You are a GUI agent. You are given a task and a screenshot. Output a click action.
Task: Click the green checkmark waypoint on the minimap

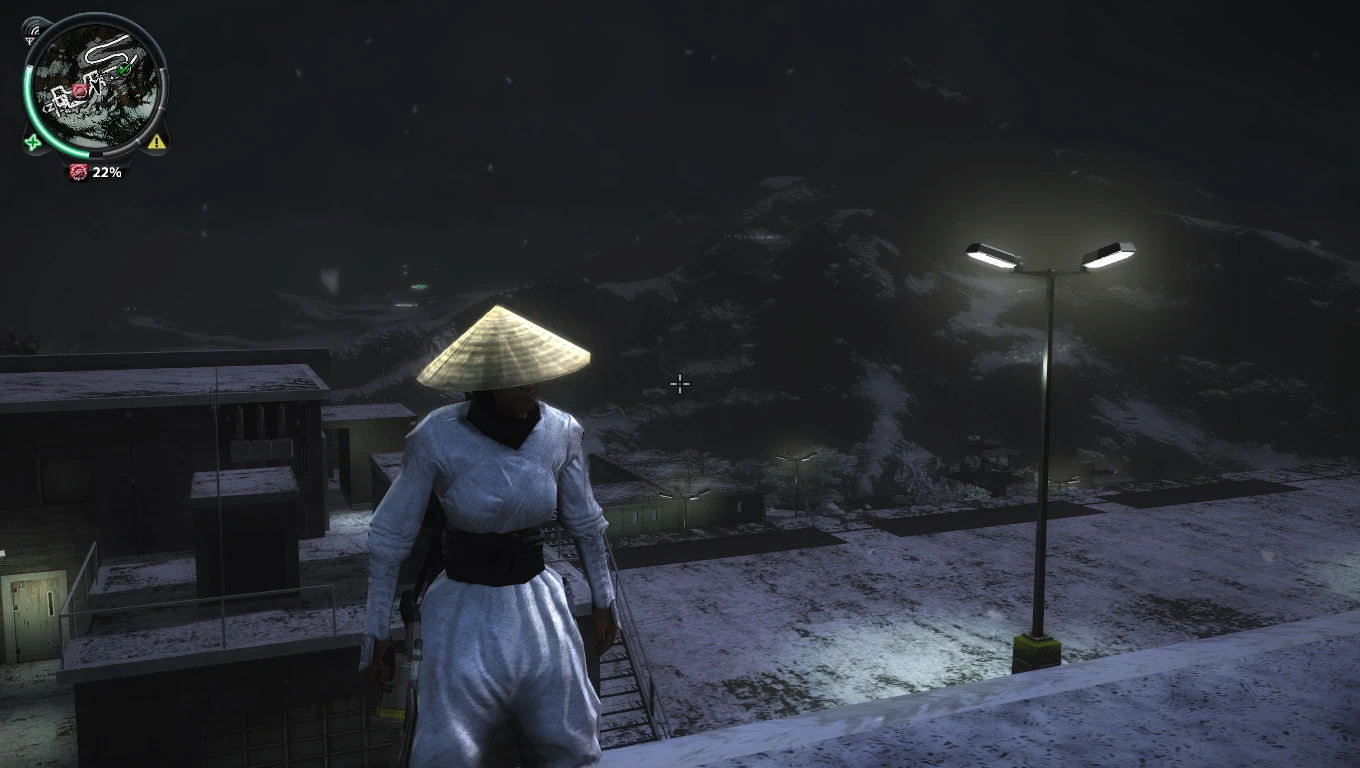coord(122,69)
